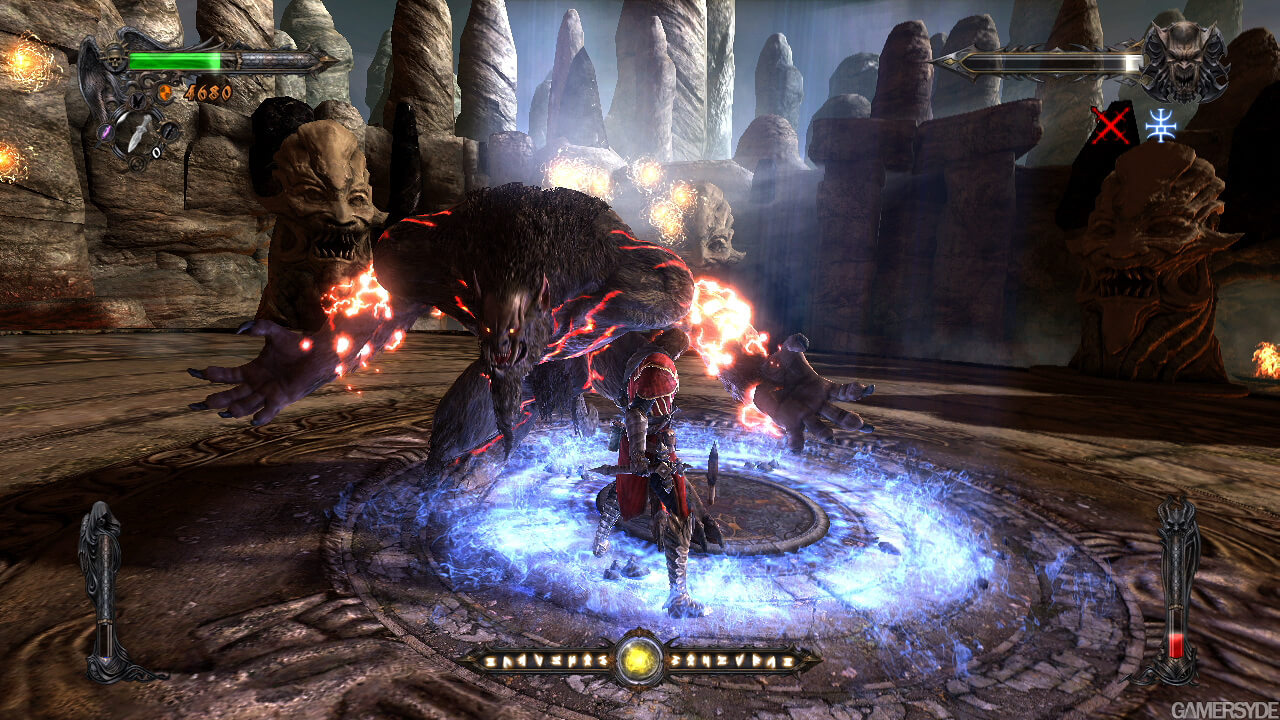Image resolution: width=1280 pixels, height=720 pixels.
Task: Click the dark fairy icon on the item wheel
Action: point(171,131)
